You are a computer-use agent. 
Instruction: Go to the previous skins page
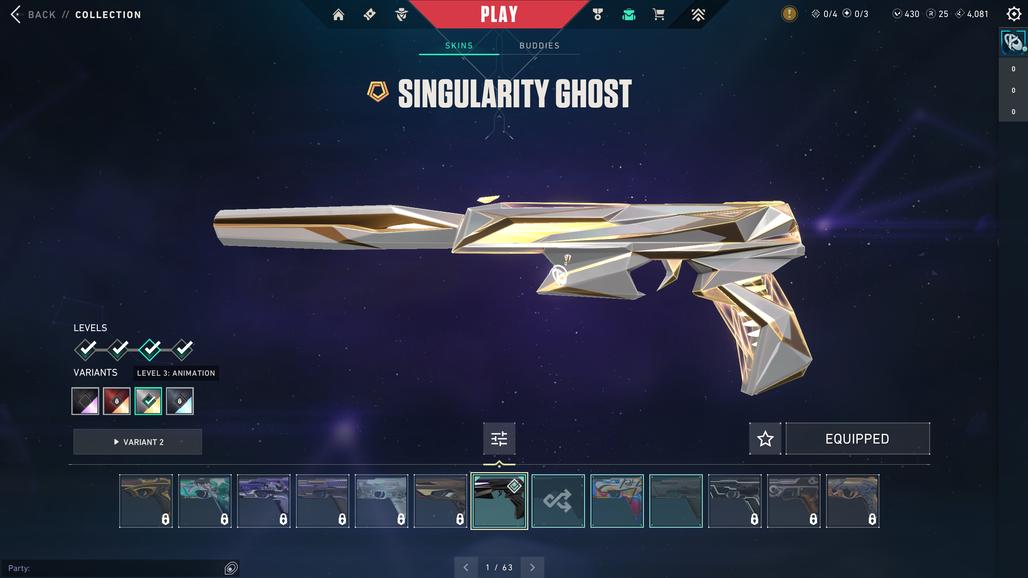click(x=466, y=567)
